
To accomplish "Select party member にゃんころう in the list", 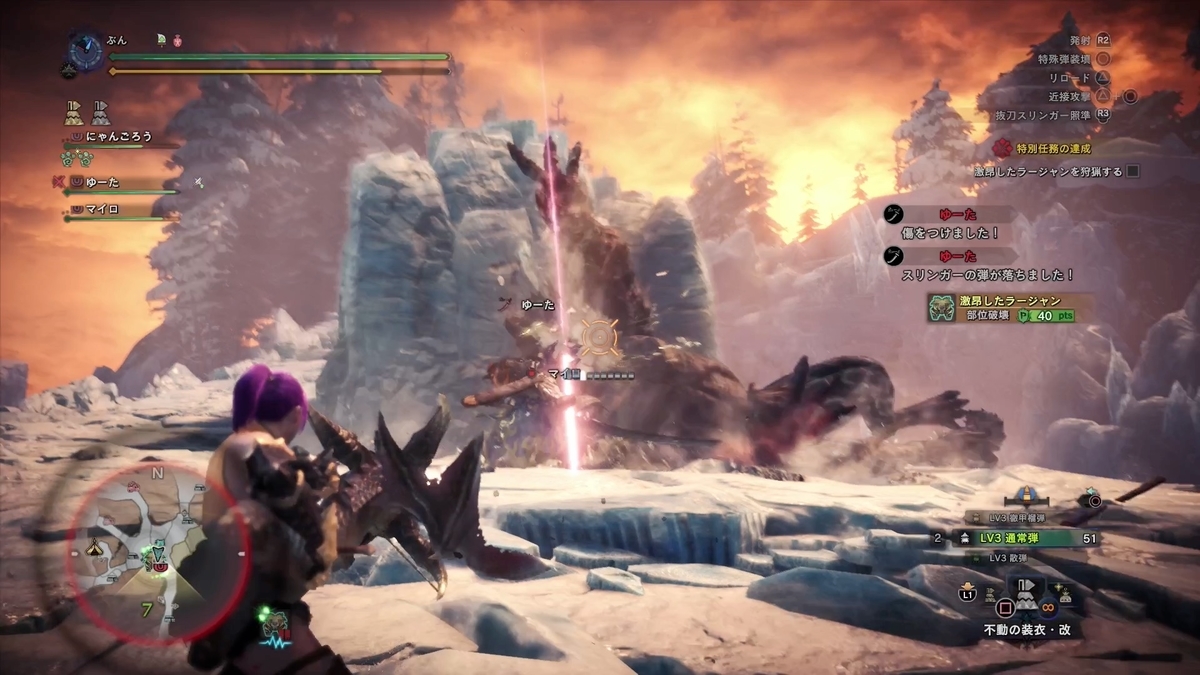I will tap(118, 136).
